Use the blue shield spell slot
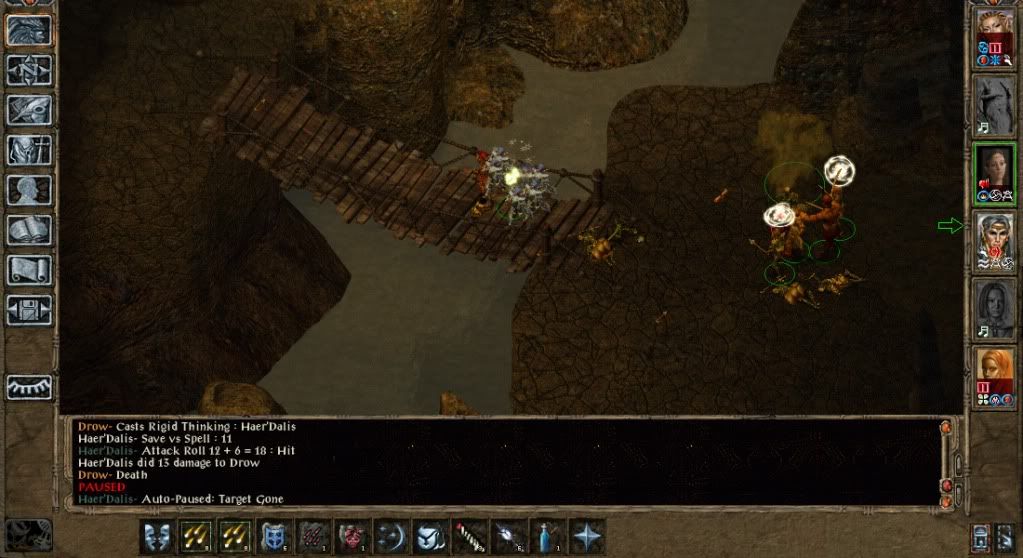This screenshot has width=1023, height=558. coord(274,537)
